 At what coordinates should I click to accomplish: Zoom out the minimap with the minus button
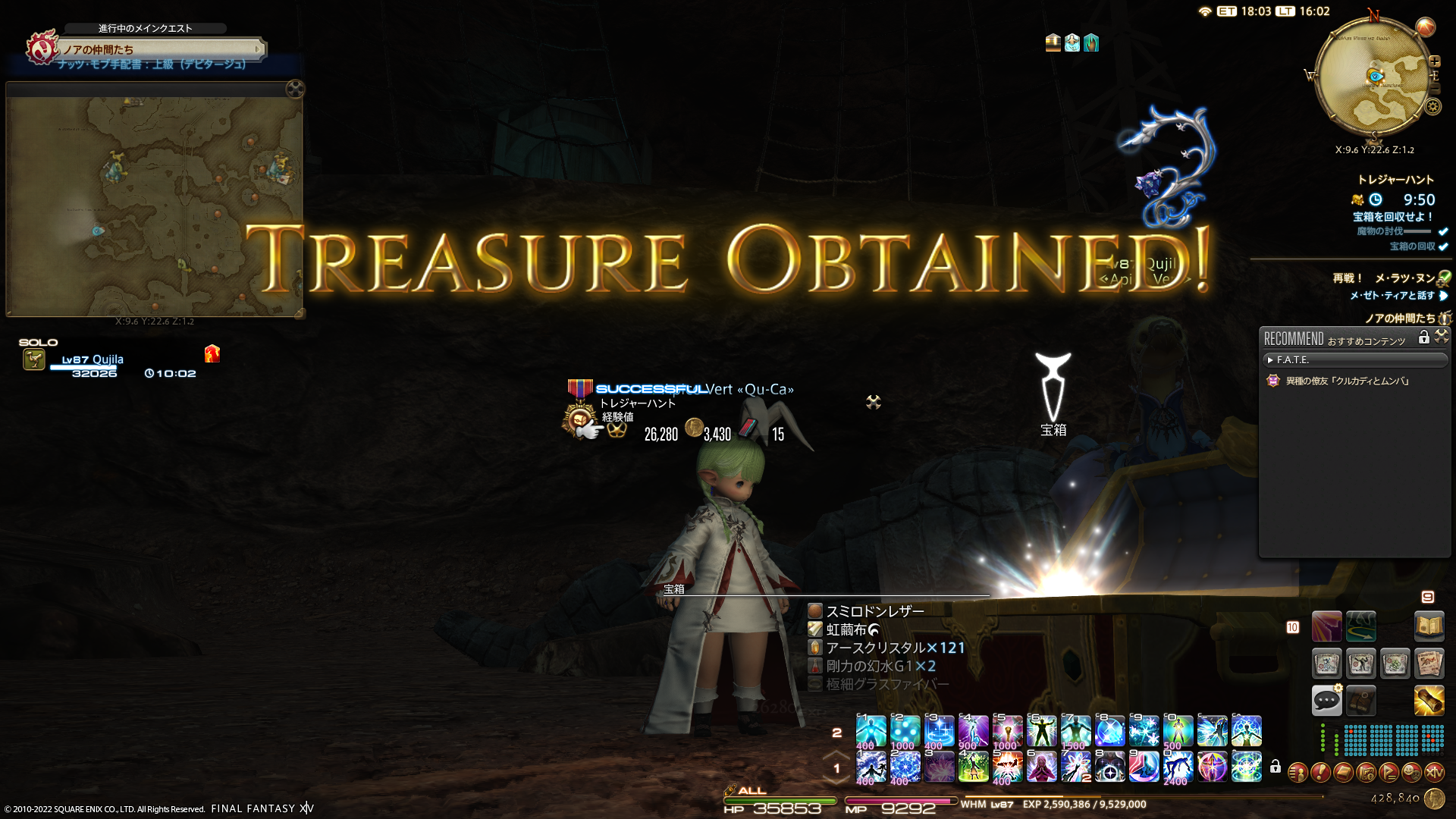coord(1434,89)
